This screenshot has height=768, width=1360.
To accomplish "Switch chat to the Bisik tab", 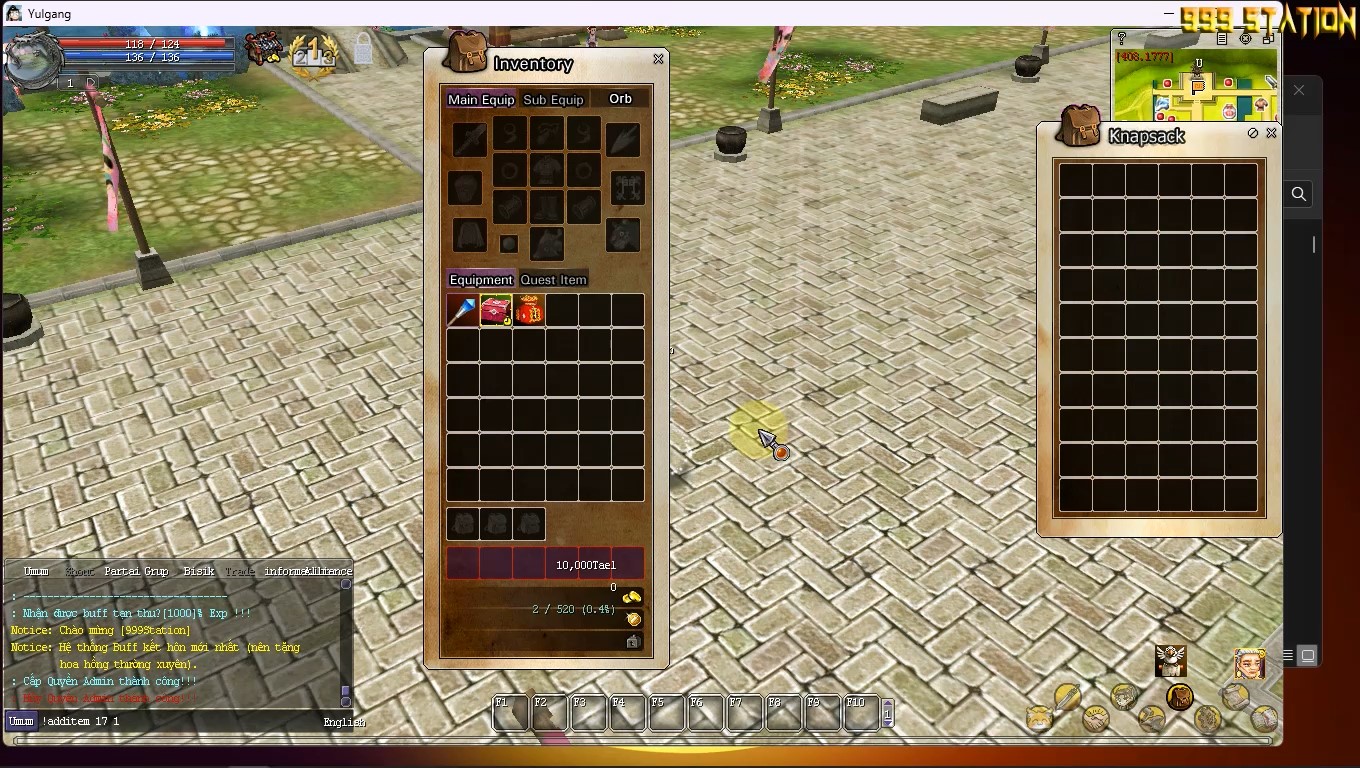I will pyautogui.click(x=199, y=572).
